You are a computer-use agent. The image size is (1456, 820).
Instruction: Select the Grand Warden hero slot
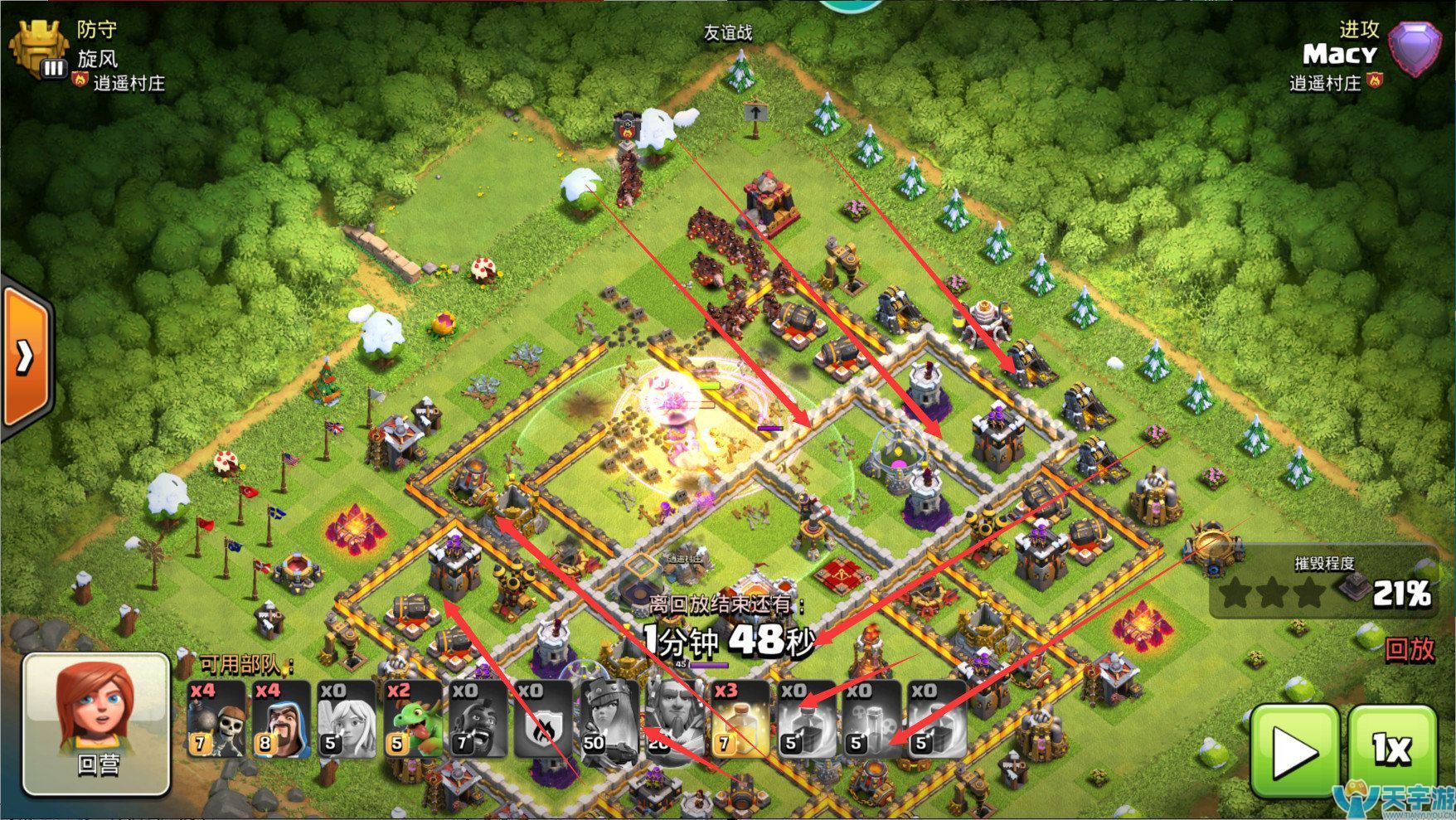(675, 719)
